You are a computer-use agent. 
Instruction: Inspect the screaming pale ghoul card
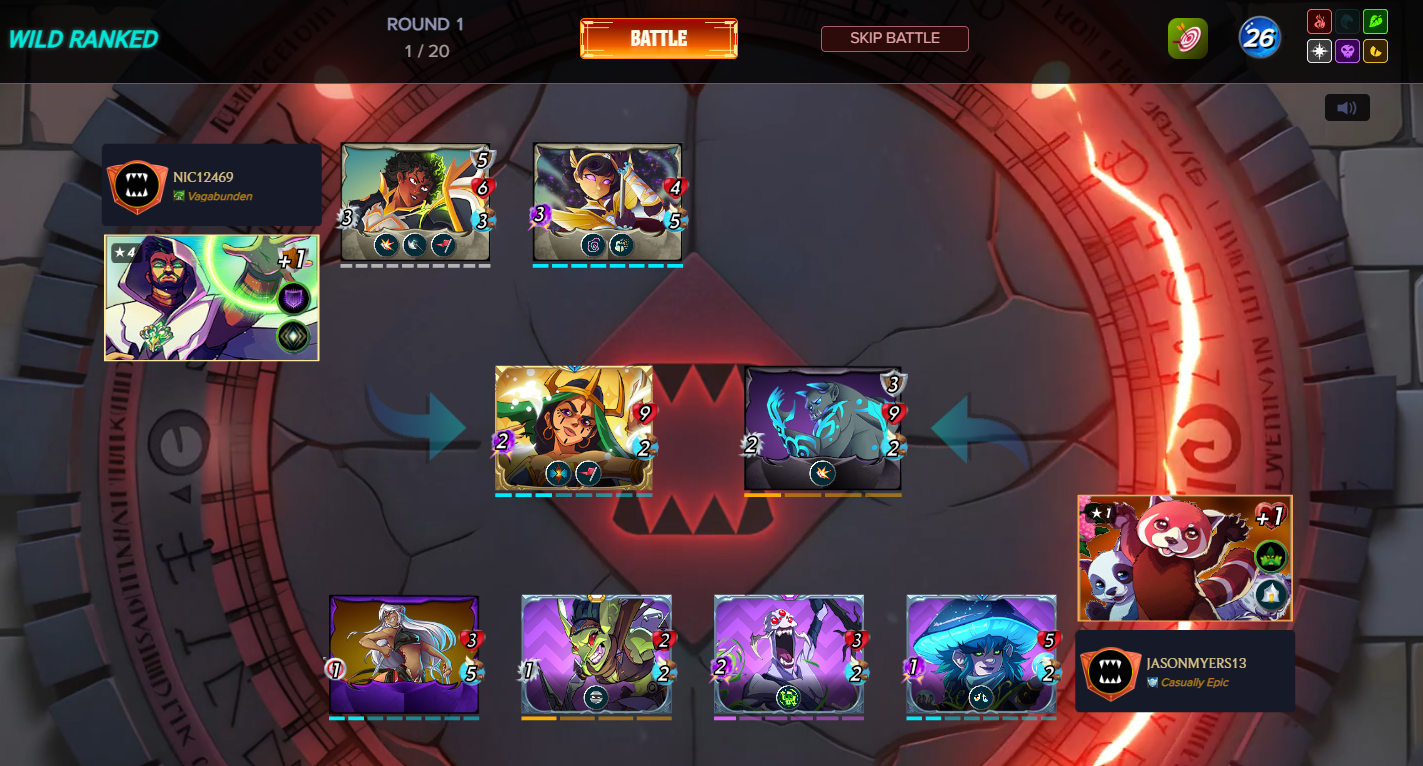(x=788, y=655)
